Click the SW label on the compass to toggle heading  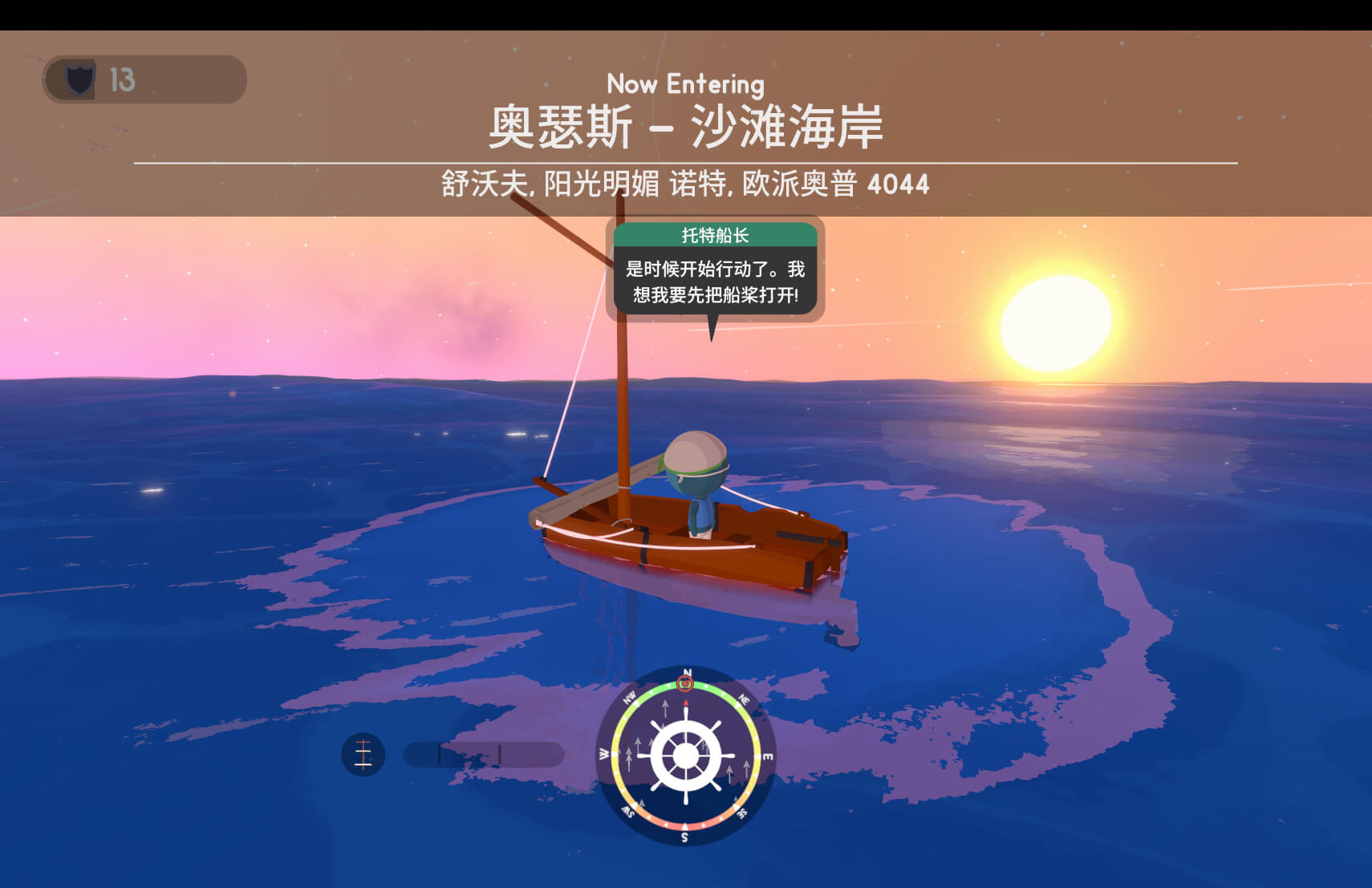pyautogui.click(x=629, y=810)
